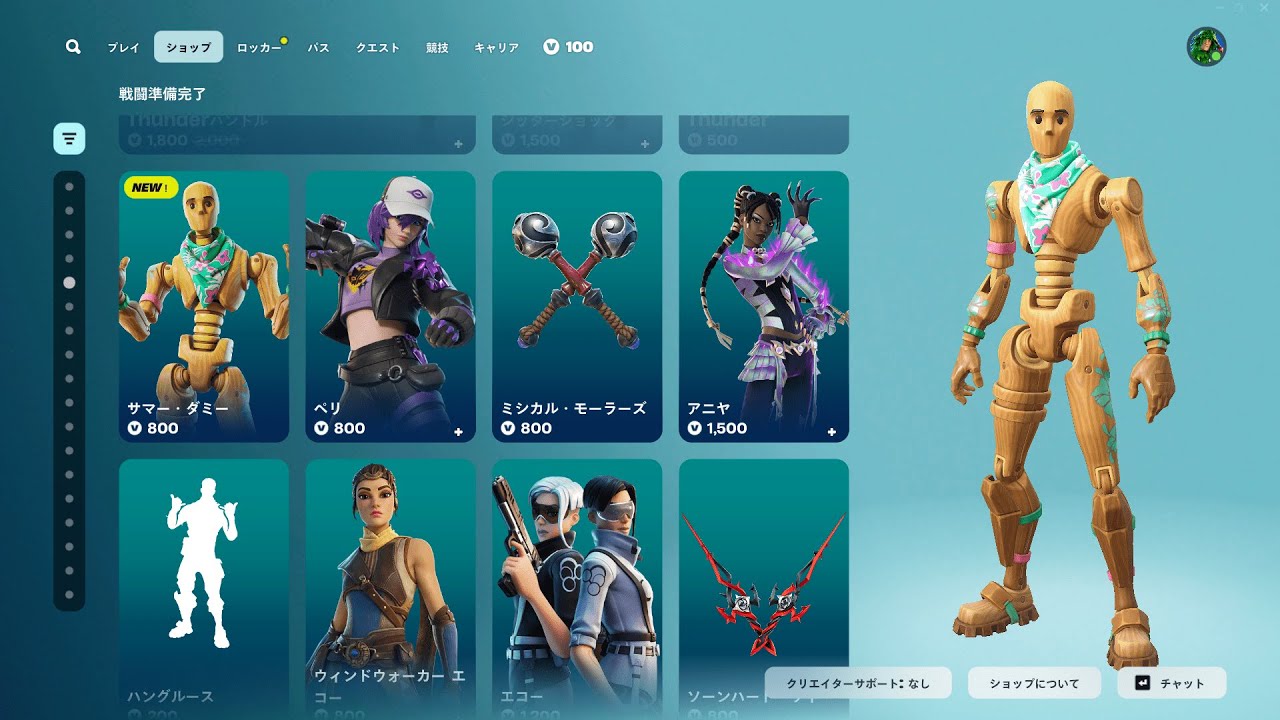Open the クリエイターサポート button
The width and height of the screenshot is (1280, 720).
point(858,683)
